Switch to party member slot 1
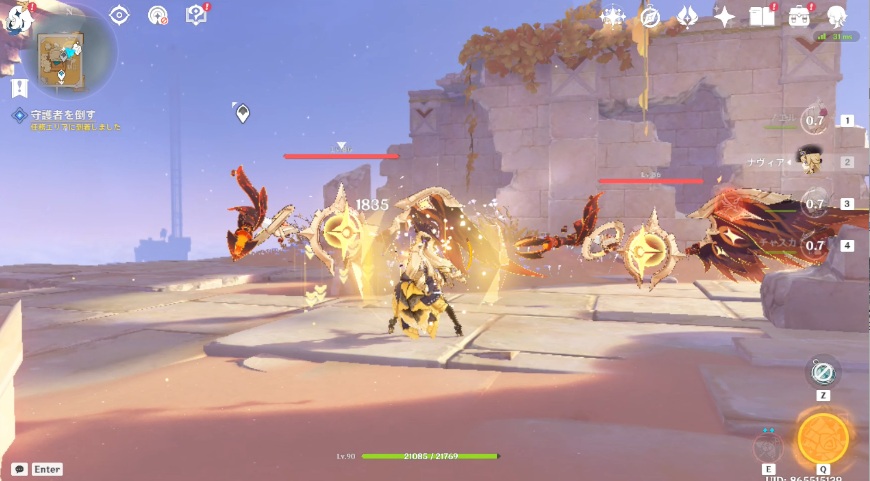 coord(816,121)
